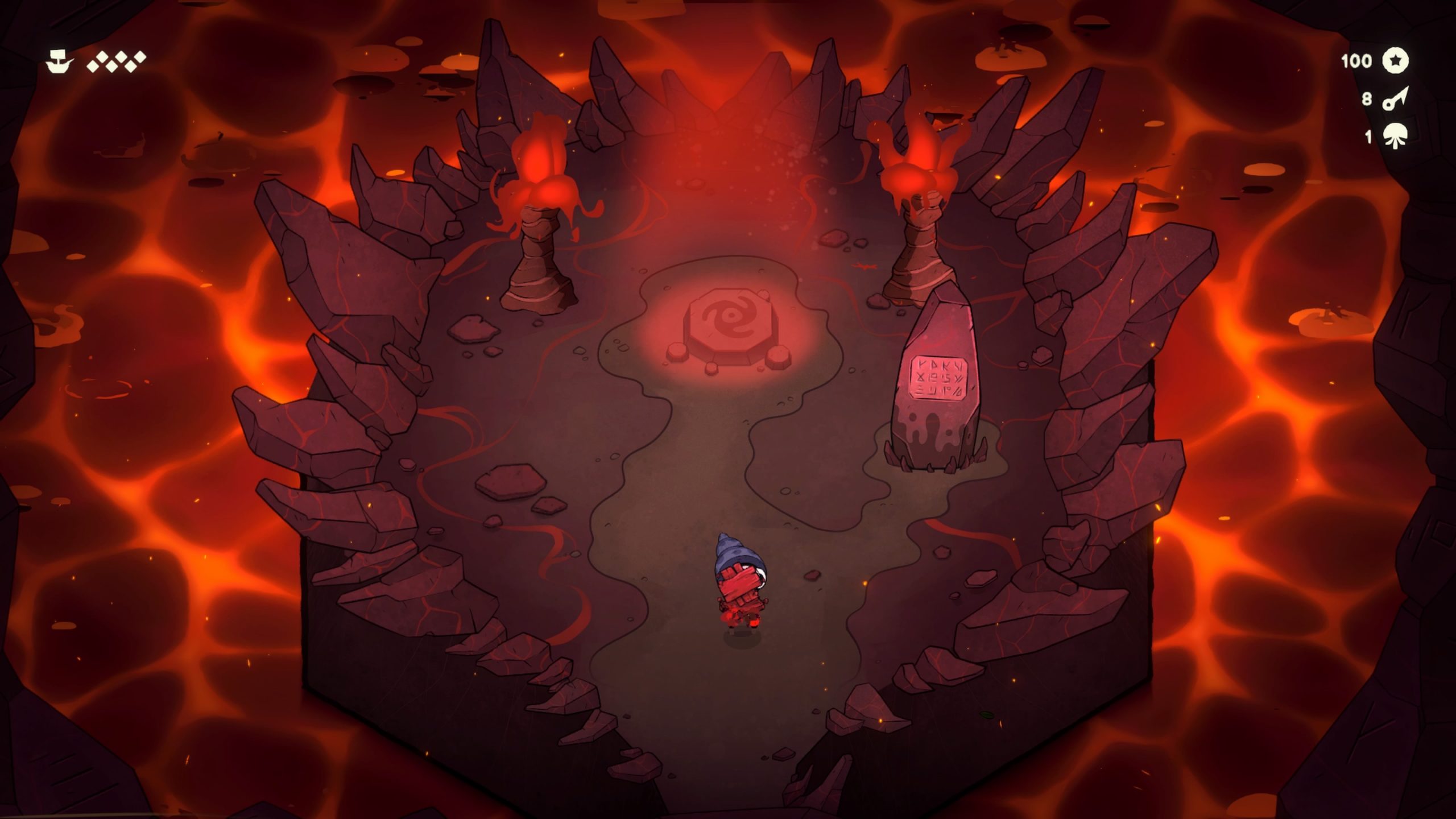Screen dimensions: 1456x819
Task: Click the ship icon in the HUD
Action: click(x=59, y=61)
